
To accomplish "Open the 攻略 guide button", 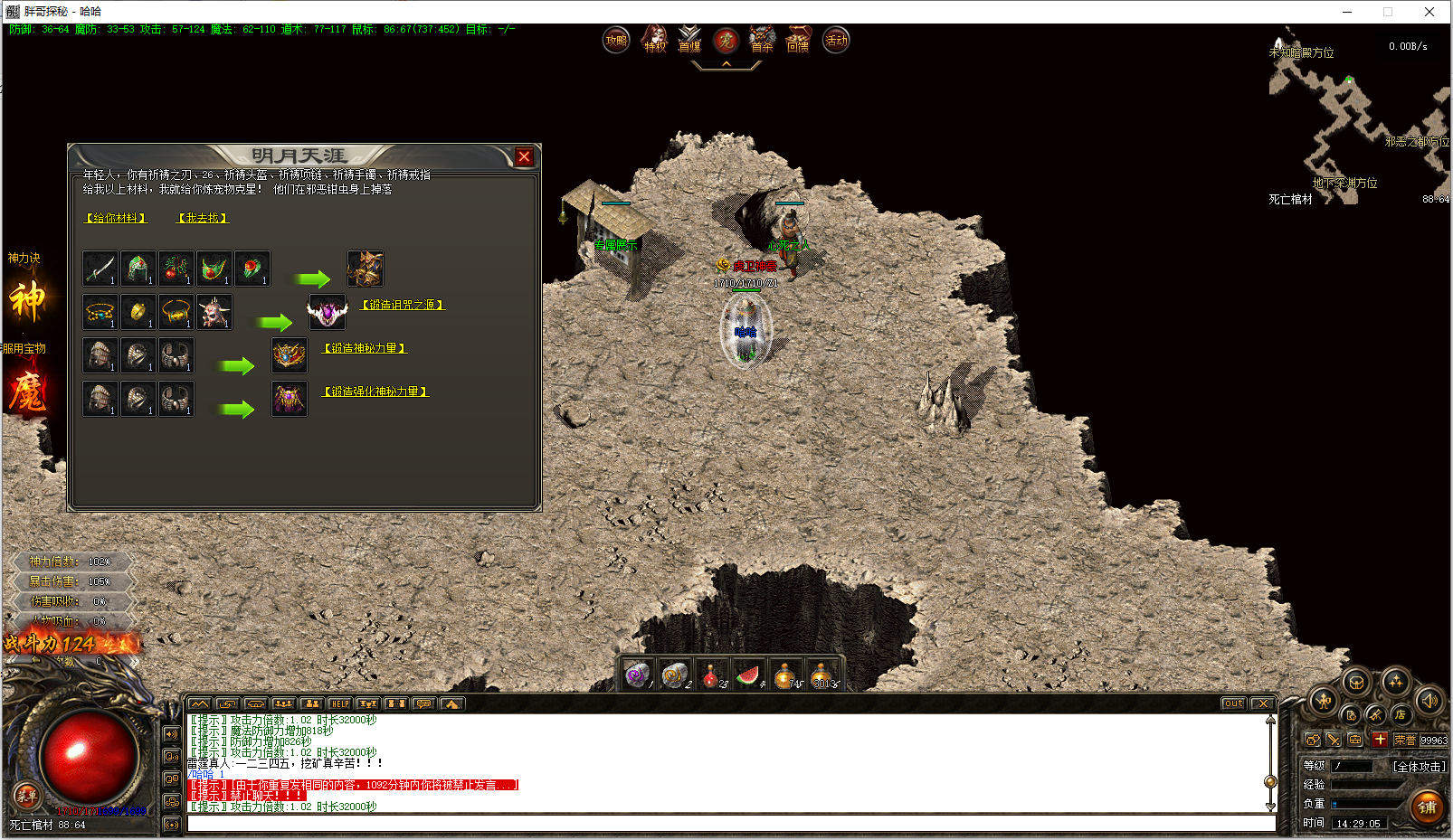I will coord(616,40).
